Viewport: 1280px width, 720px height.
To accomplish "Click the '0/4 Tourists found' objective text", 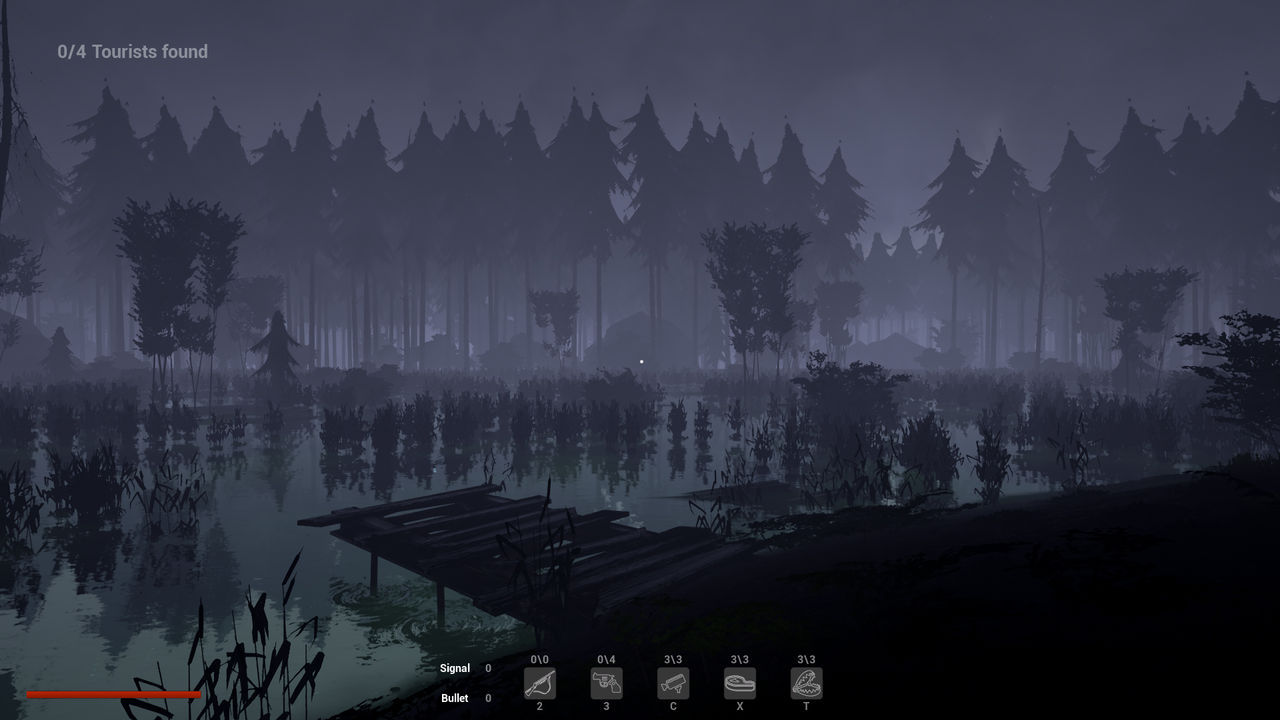I will pyautogui.click(x=133, y=51).
